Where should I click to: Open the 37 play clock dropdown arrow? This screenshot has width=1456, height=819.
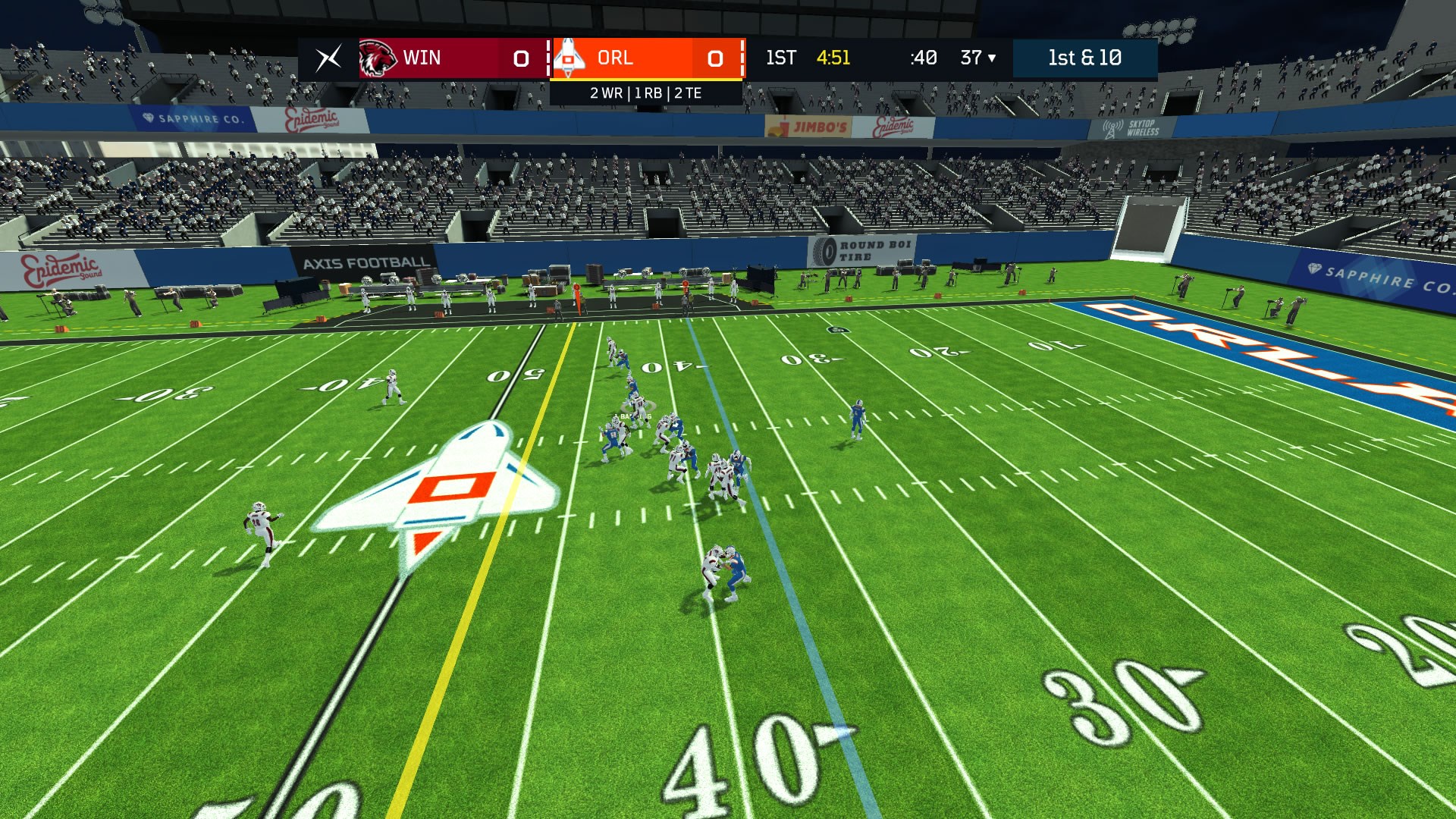click(x=990, y=58)
